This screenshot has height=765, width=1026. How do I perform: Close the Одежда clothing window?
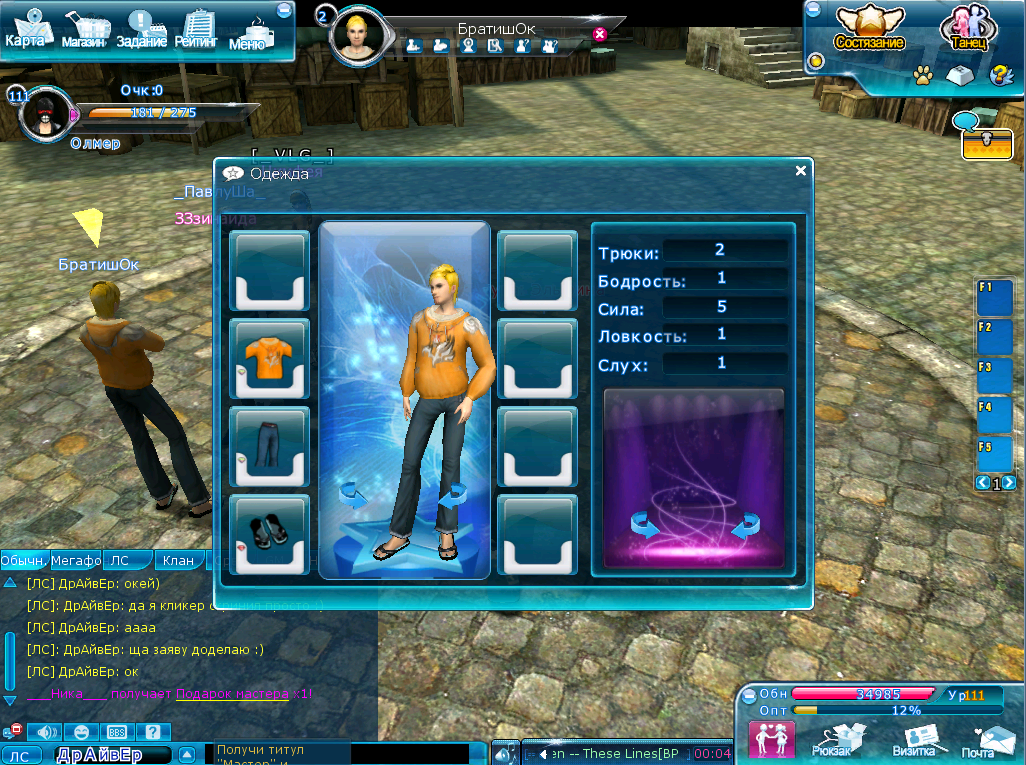tap(800, 171)
